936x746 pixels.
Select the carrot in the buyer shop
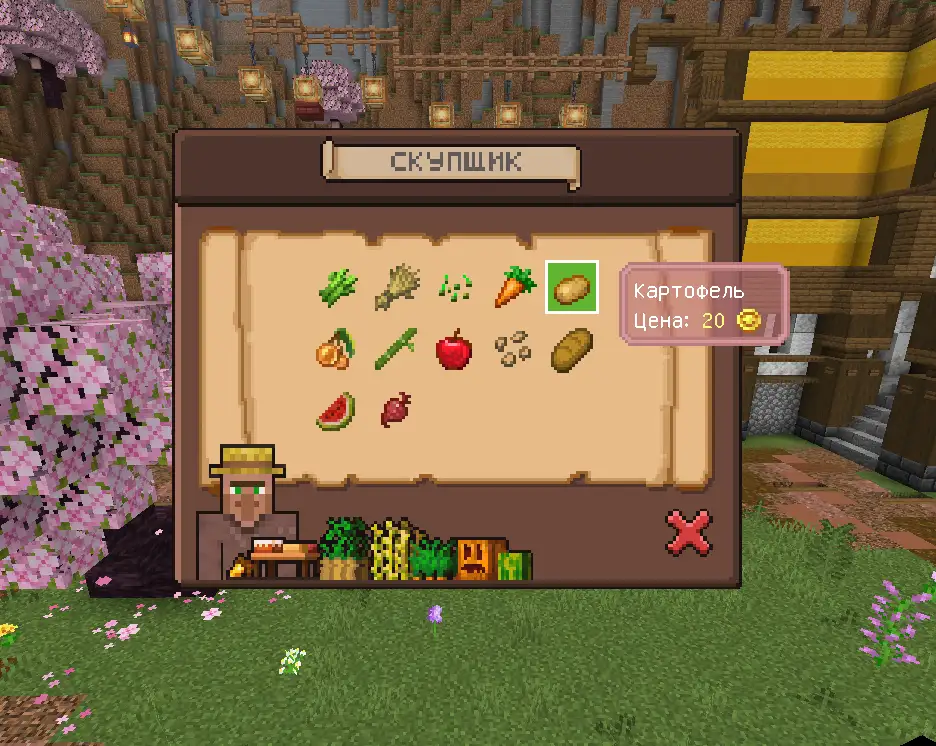coord(514,287)
